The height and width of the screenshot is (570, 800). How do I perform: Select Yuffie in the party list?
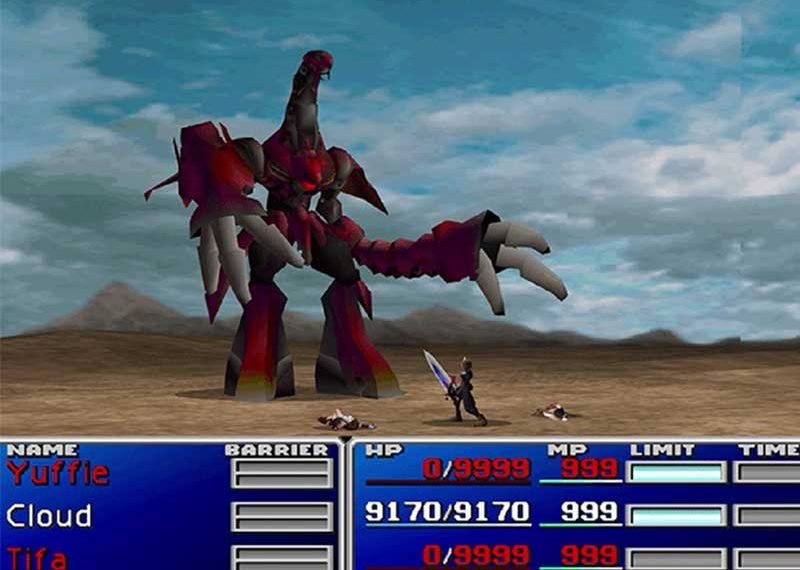click(57, 473)
